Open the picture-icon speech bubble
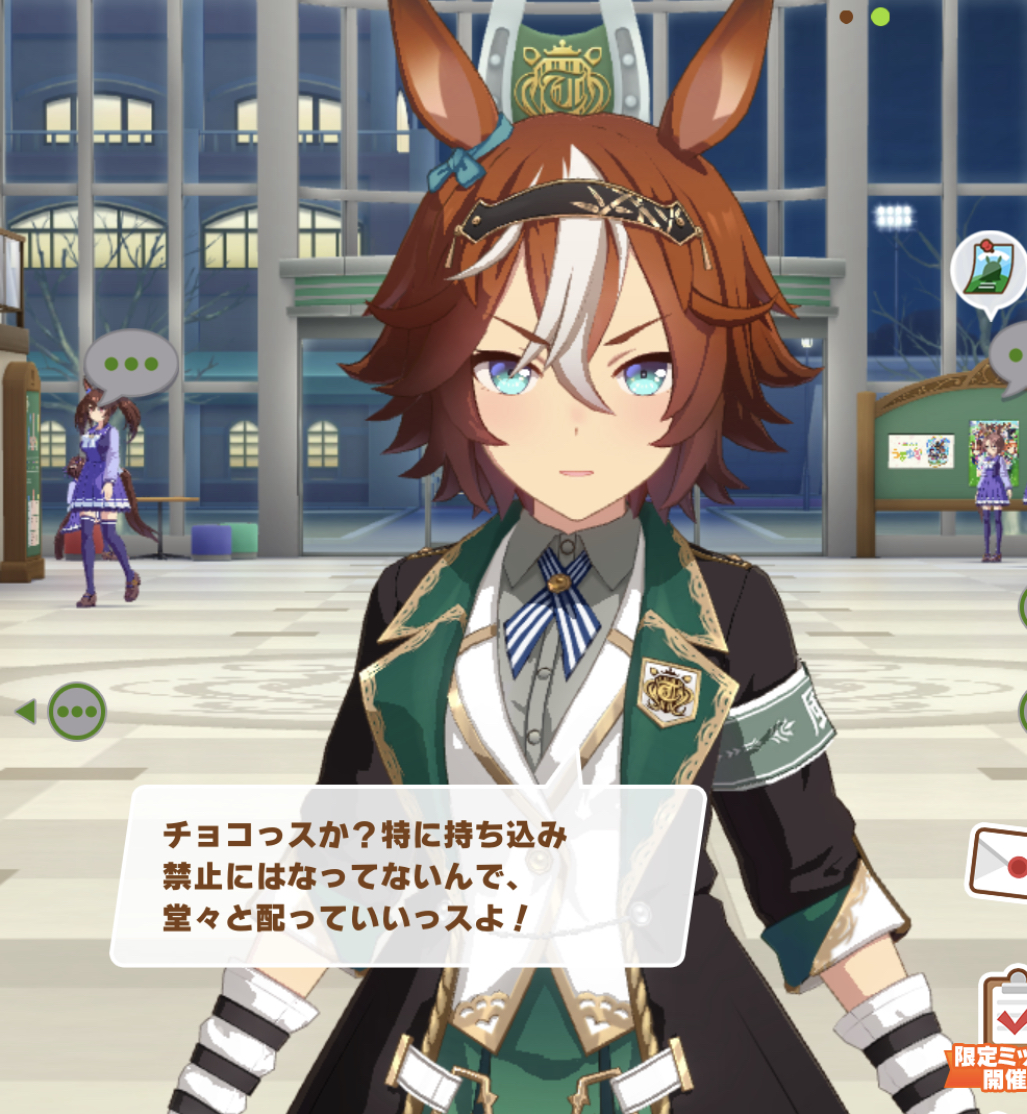 click(988, 269)
